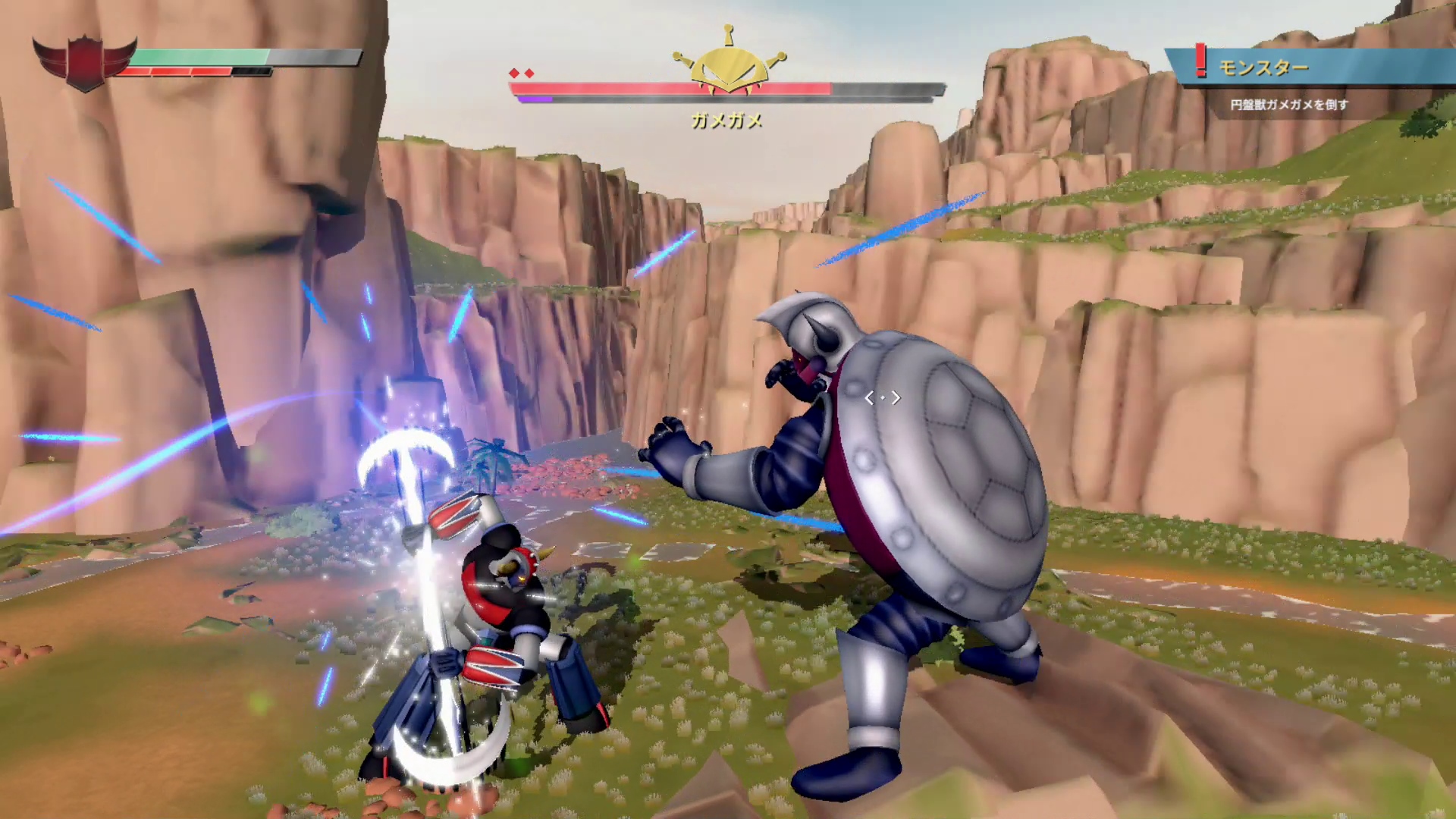Open the モンスター objective tracker
1456x819 pixels.
[1264, 68]
